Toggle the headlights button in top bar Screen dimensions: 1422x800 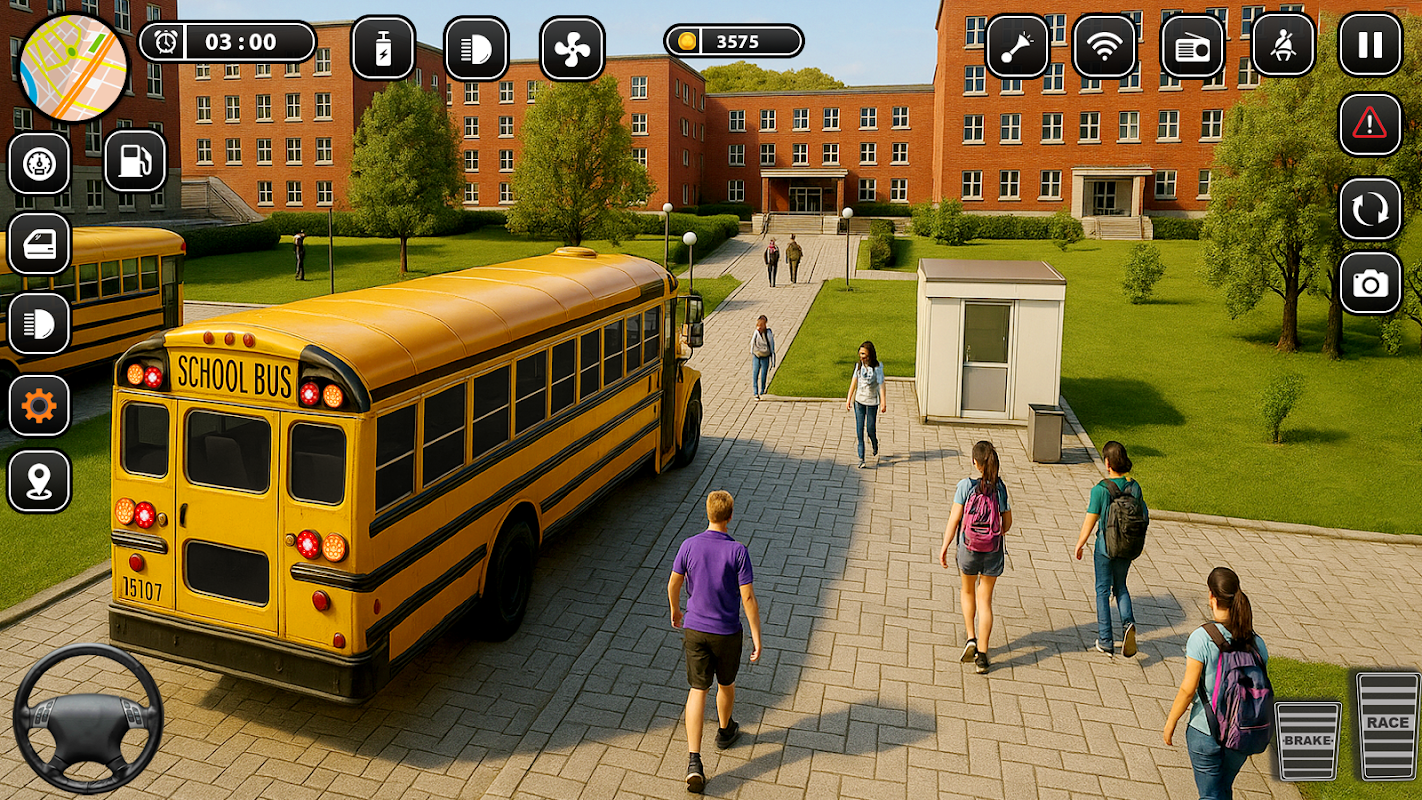pyautogui.click(x=476, y=48)
